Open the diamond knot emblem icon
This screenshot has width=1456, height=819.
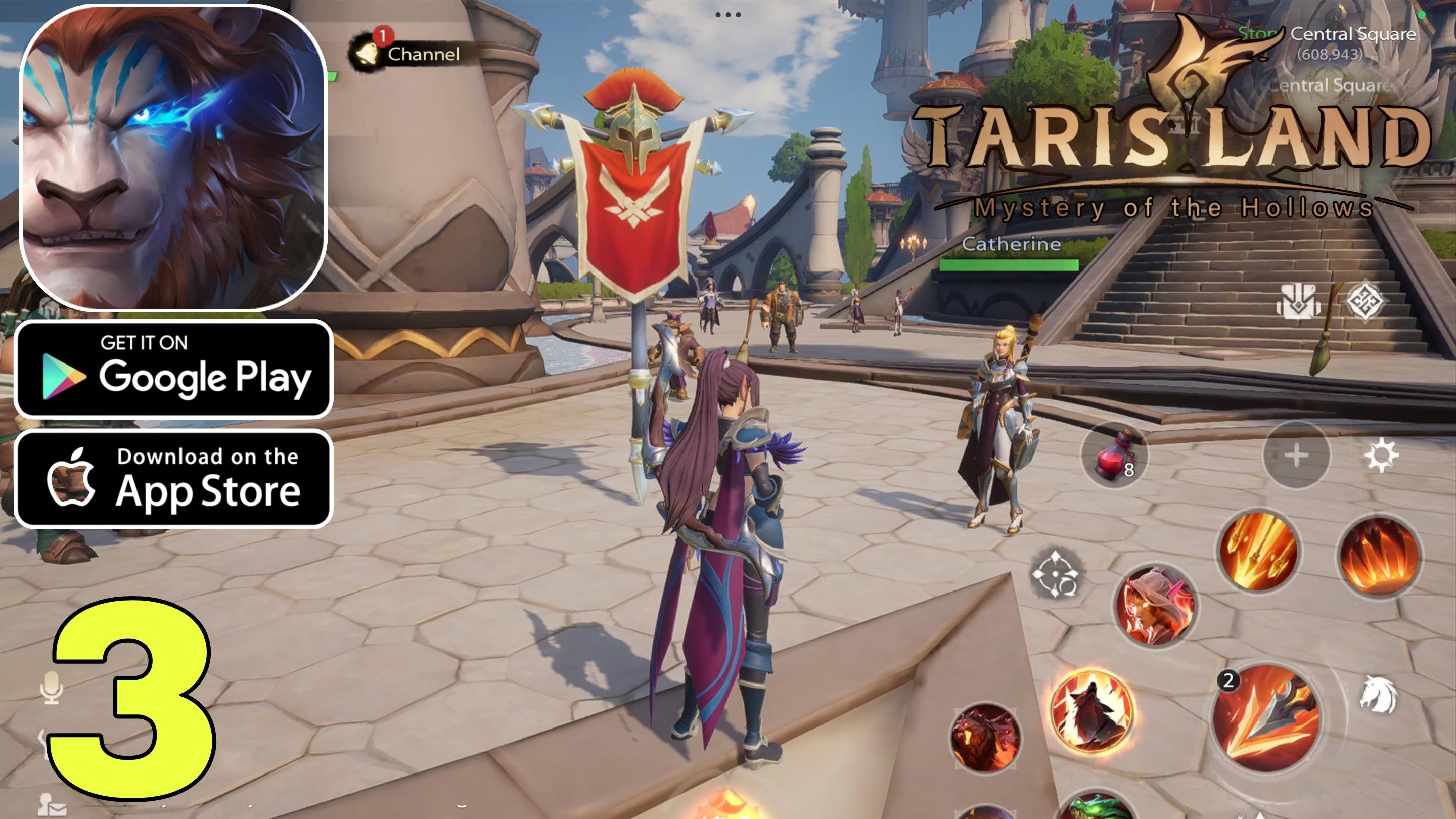click(x=1364, y=301)
